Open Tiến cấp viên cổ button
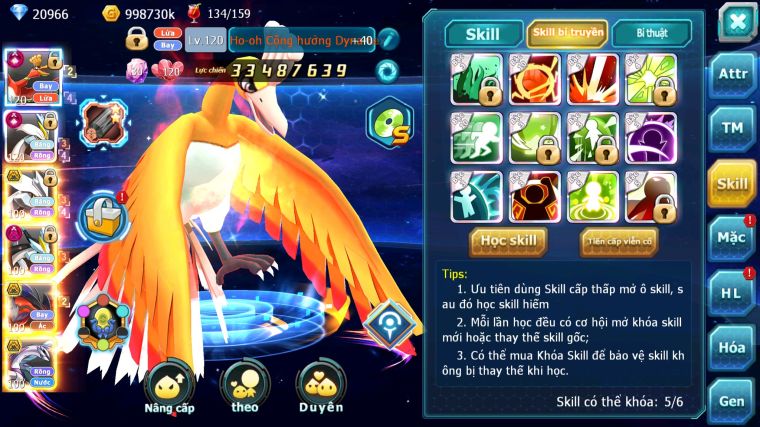 pyautogui.click(x=618, y=241)
